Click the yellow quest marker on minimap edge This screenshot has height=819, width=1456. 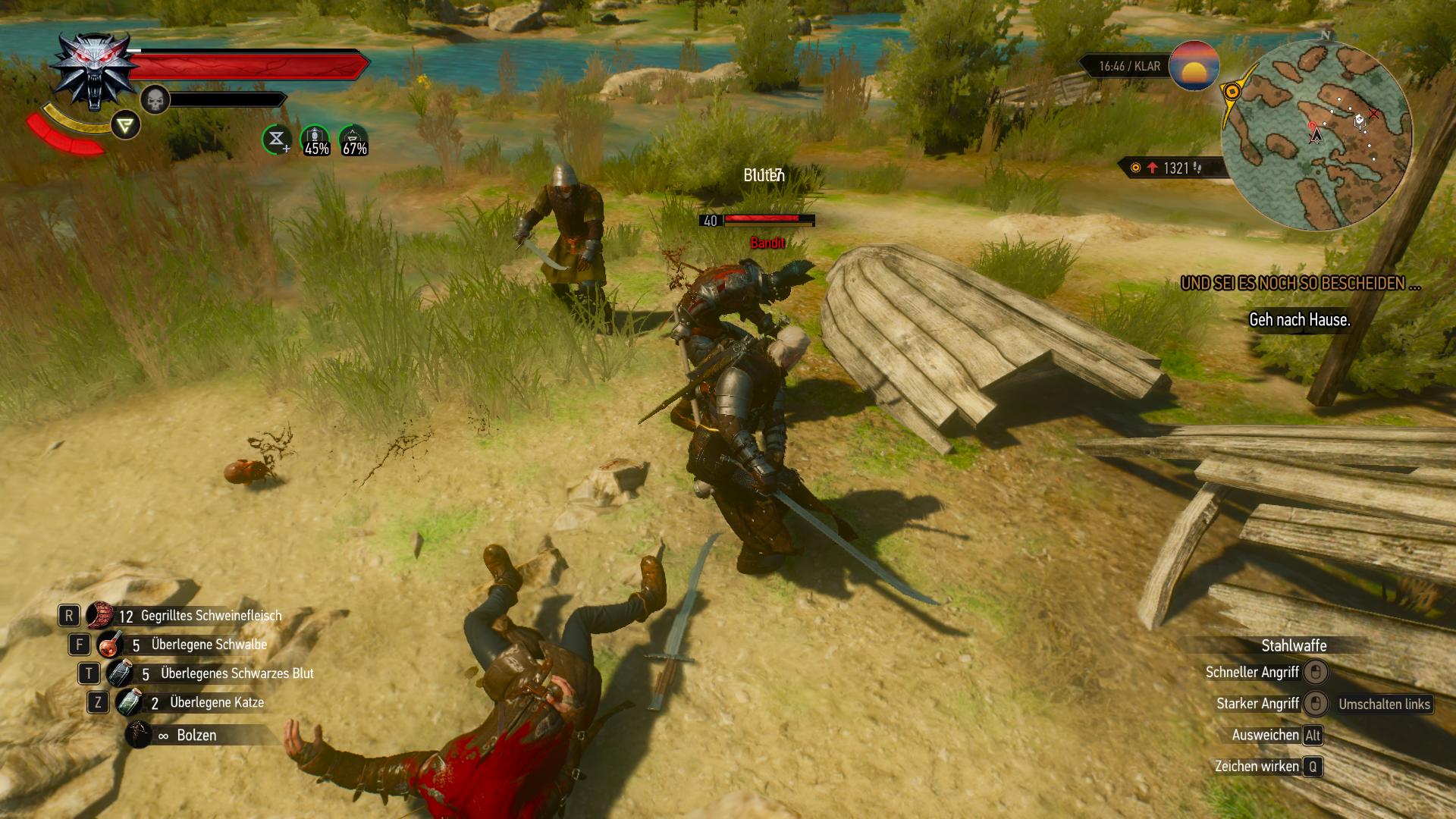1232,93
